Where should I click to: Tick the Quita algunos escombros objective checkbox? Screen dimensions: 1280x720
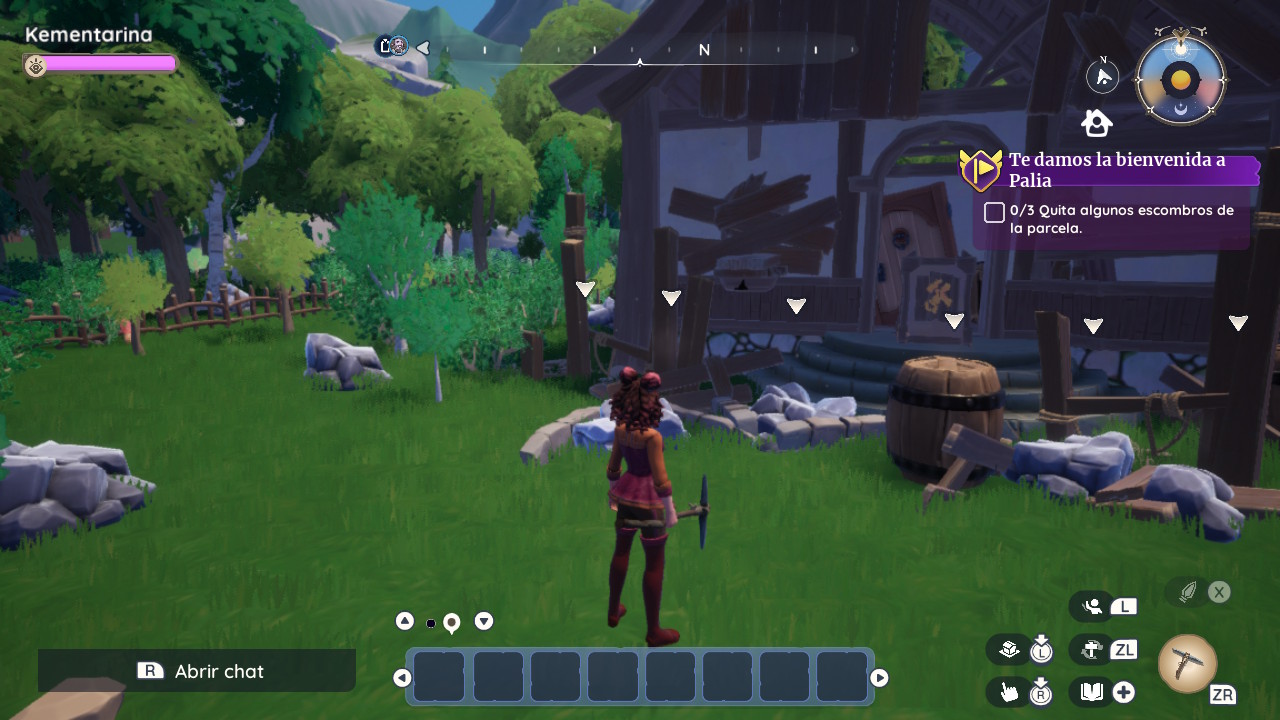click(994, 212)
